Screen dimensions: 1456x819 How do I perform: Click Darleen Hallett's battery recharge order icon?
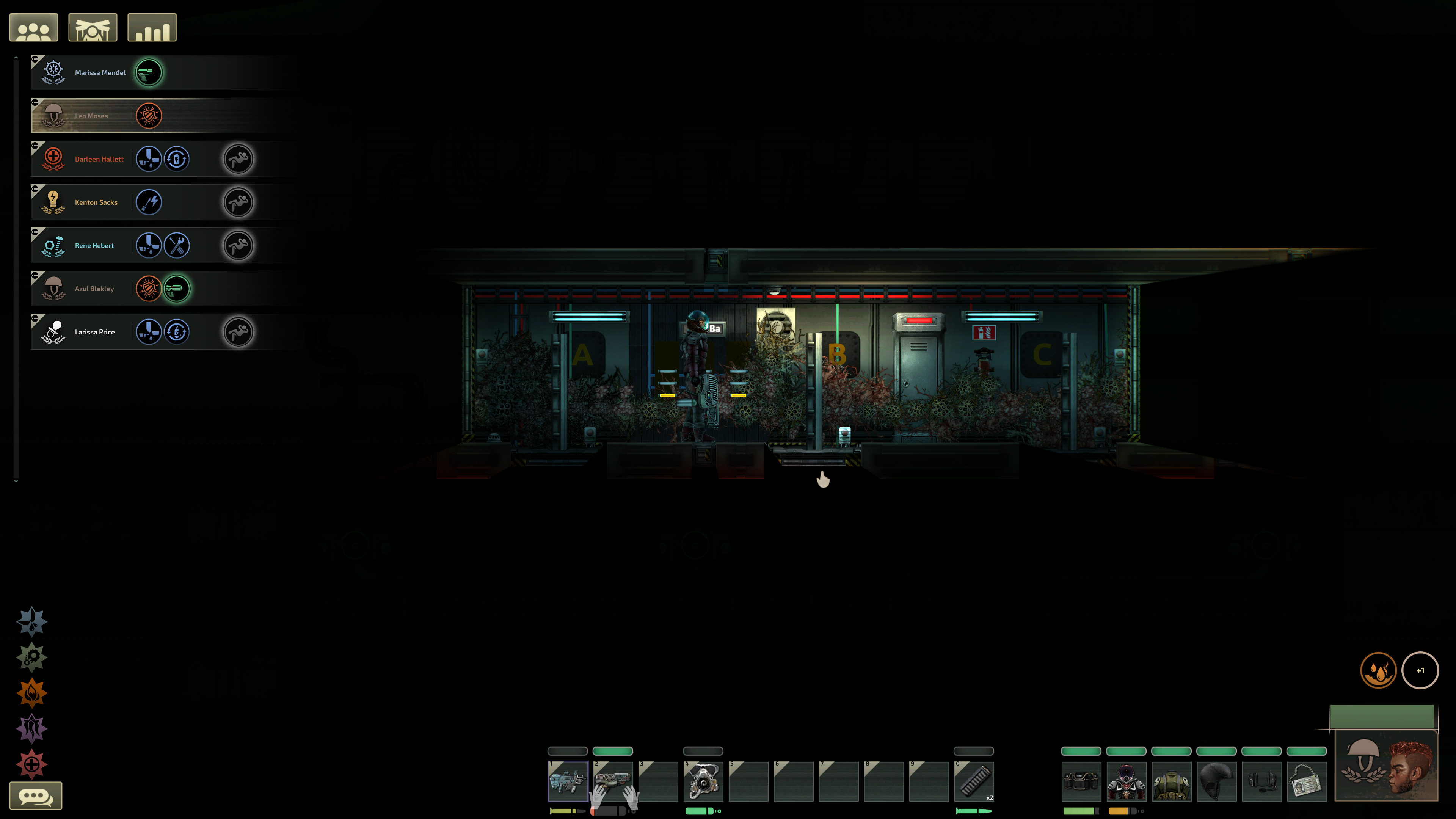click(177, 159)
